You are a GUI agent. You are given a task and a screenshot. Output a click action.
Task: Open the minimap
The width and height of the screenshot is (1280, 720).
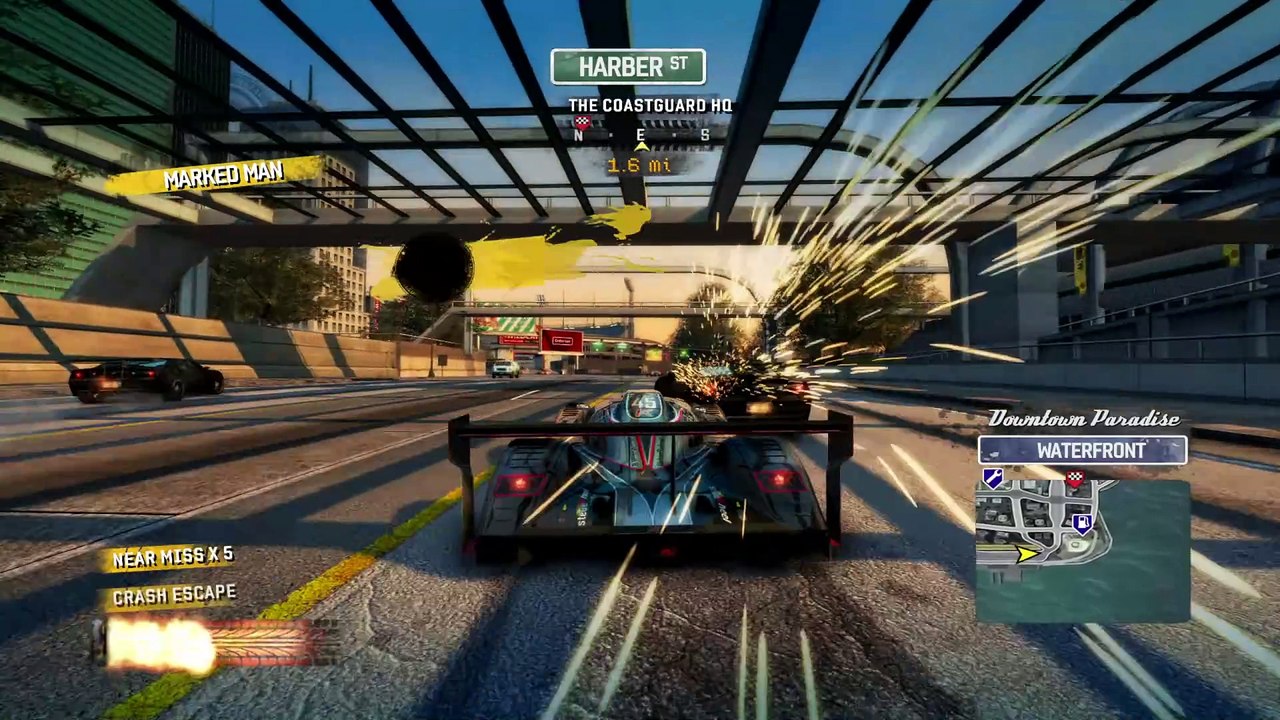pos(1083,550)
